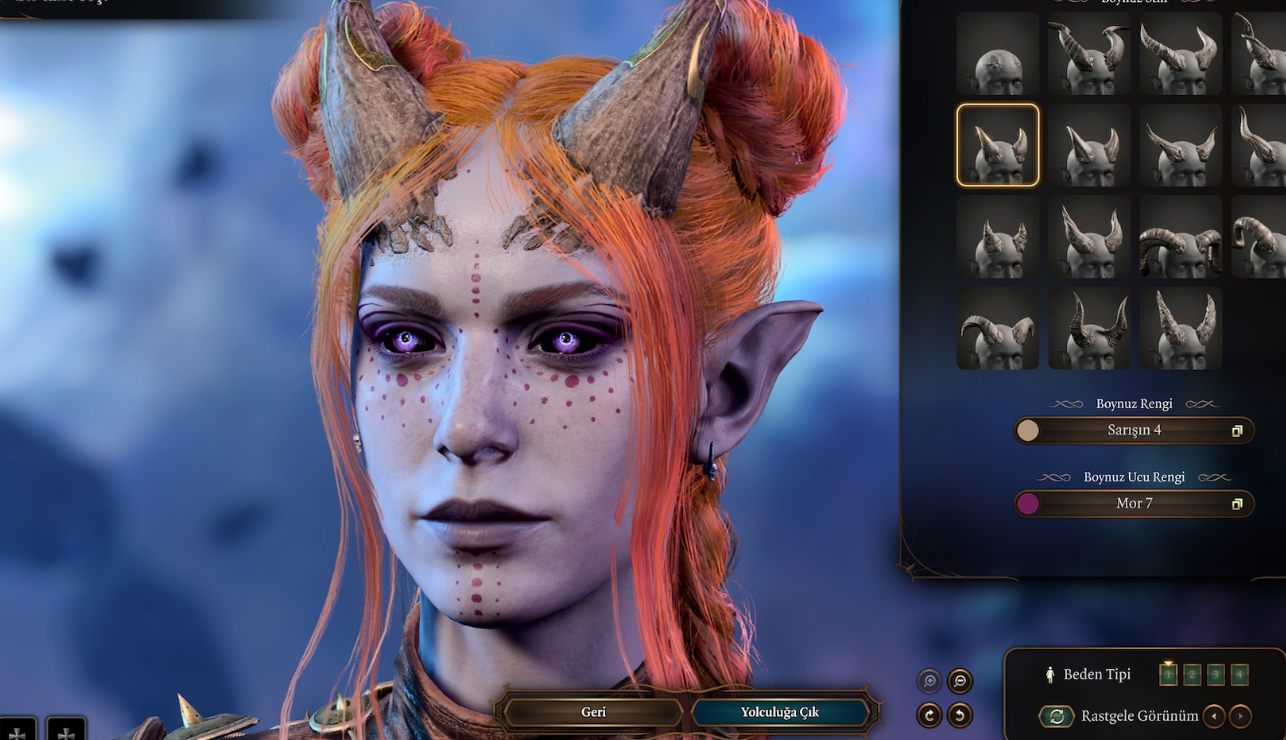Randomize appearance with Rastgele Görünüm button

tap(1054, 716)
